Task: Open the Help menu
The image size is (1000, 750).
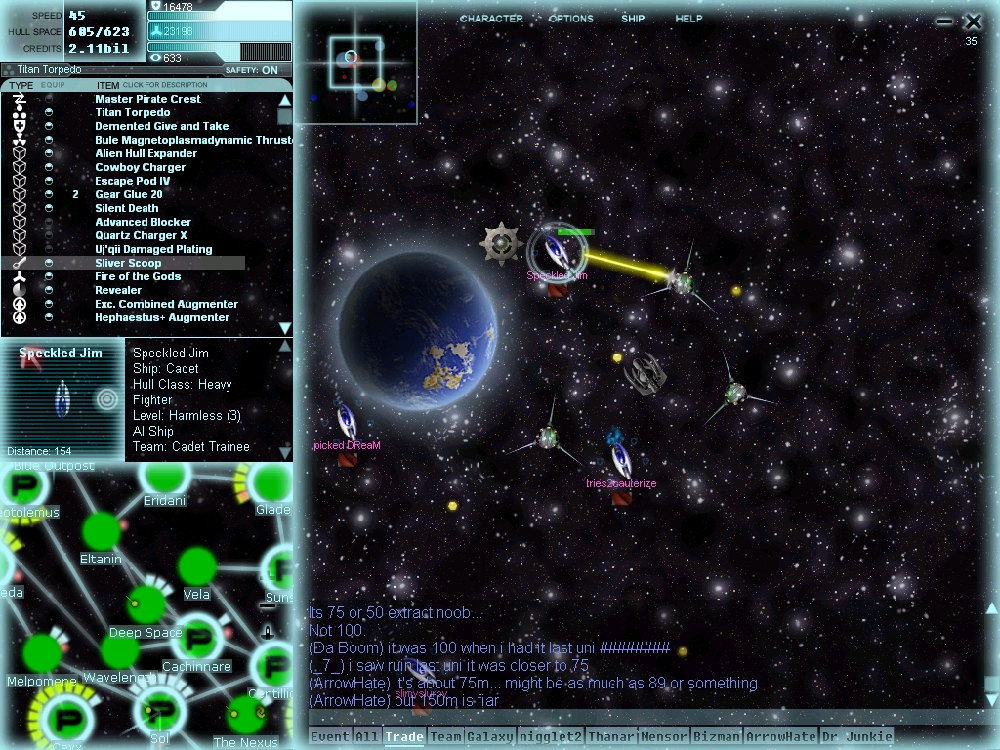Action: click(x=689, y=19)
